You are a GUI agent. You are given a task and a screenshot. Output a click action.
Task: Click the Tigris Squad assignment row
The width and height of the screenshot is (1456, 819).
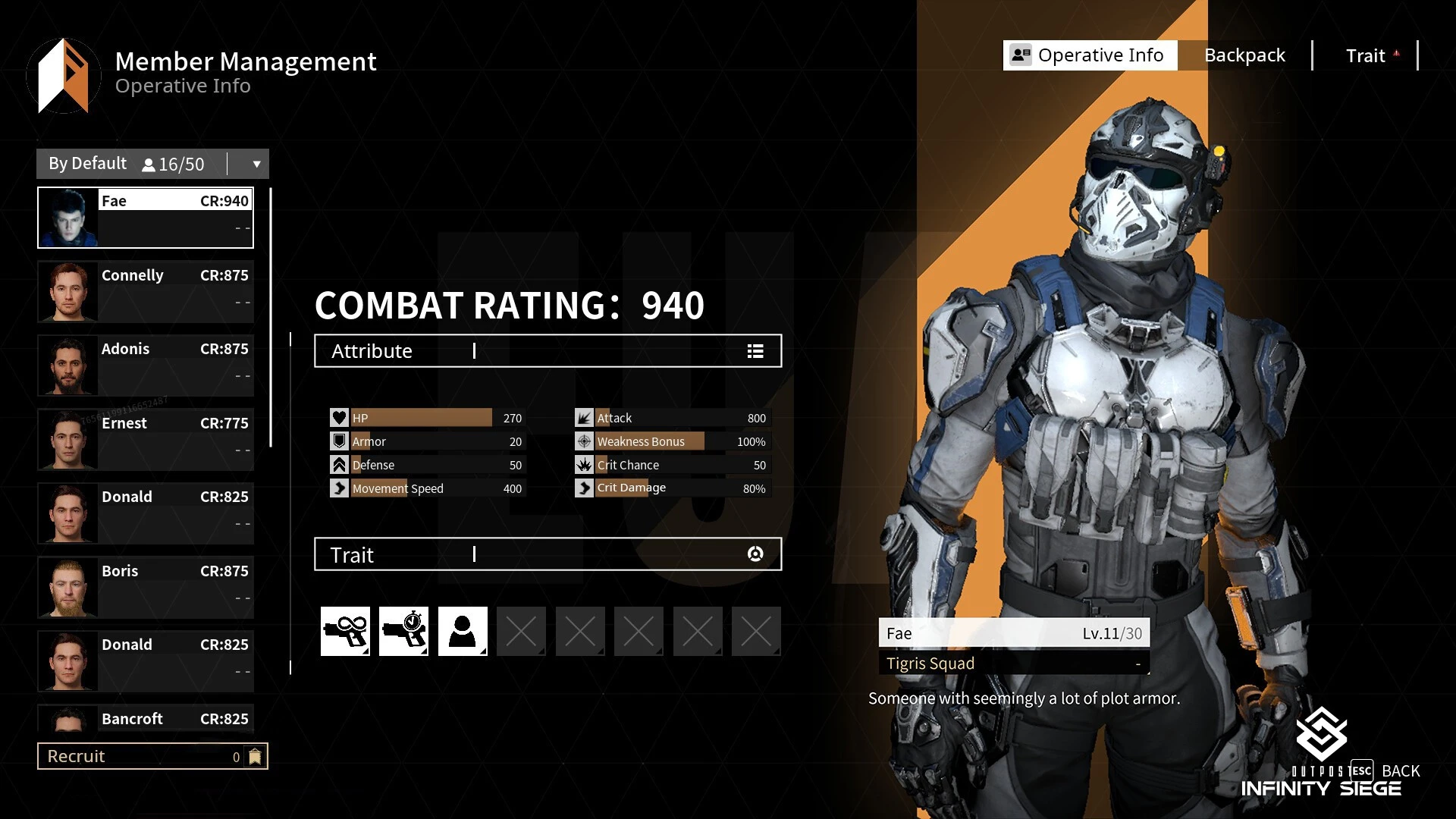coord(1014,664)
